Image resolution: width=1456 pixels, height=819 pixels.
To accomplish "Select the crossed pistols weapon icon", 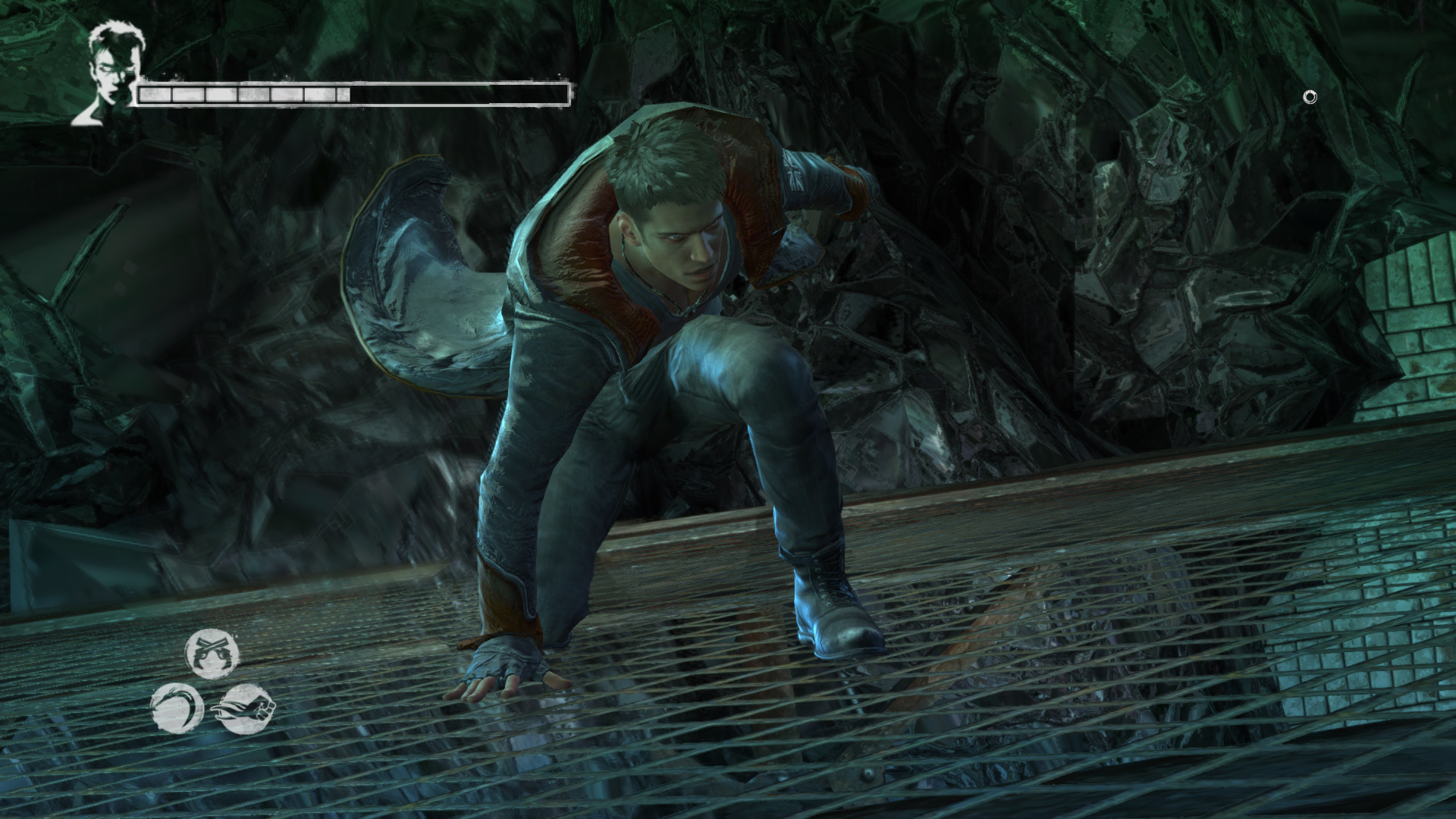I will coord(212,653).
